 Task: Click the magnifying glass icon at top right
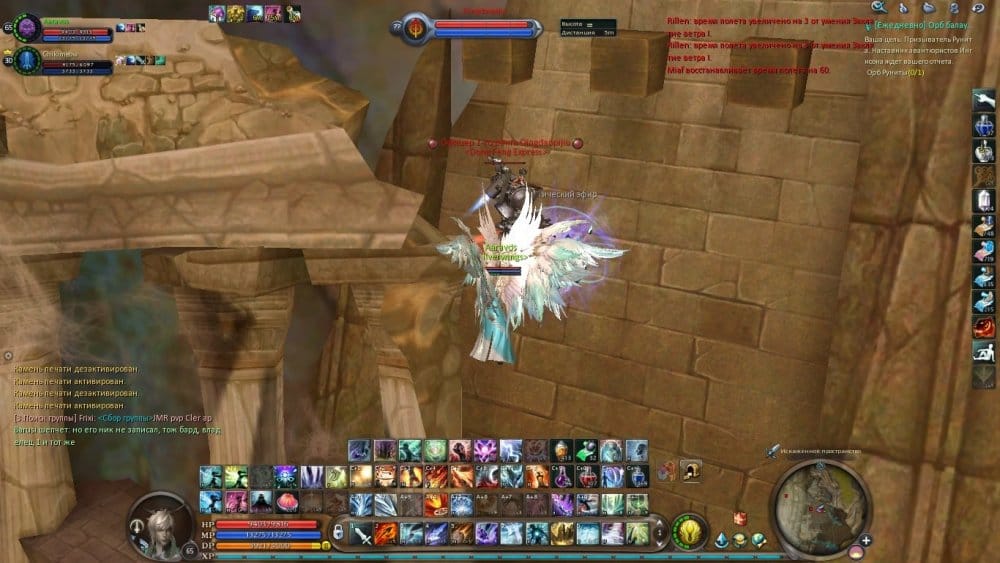879,7
